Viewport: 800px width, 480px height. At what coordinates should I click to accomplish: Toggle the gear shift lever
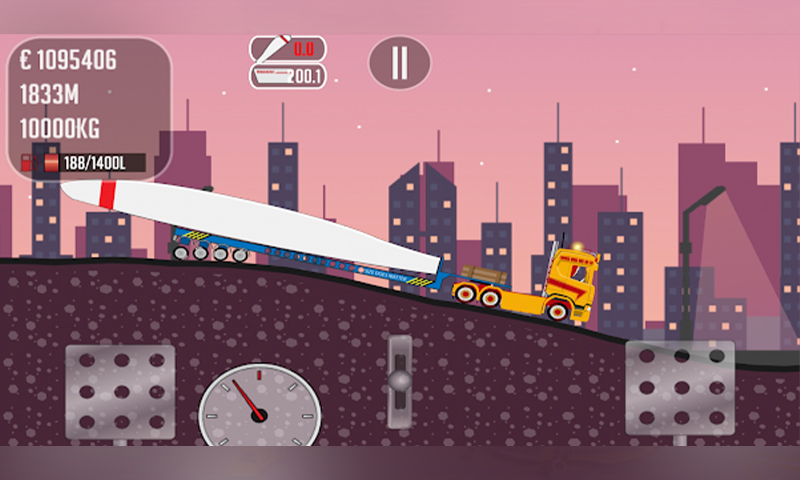[x=400, y=378]
